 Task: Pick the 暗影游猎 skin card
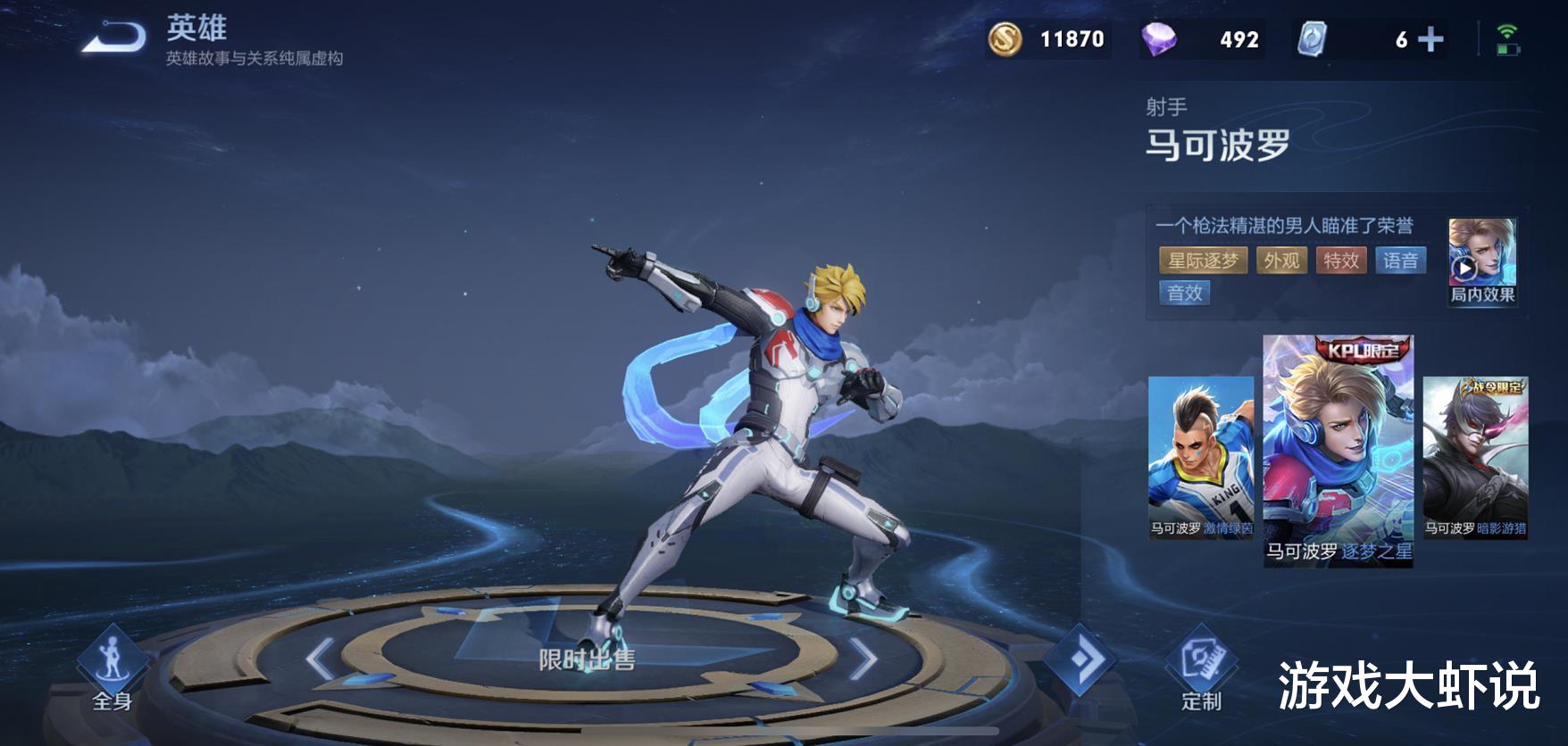pos(1475,457)
